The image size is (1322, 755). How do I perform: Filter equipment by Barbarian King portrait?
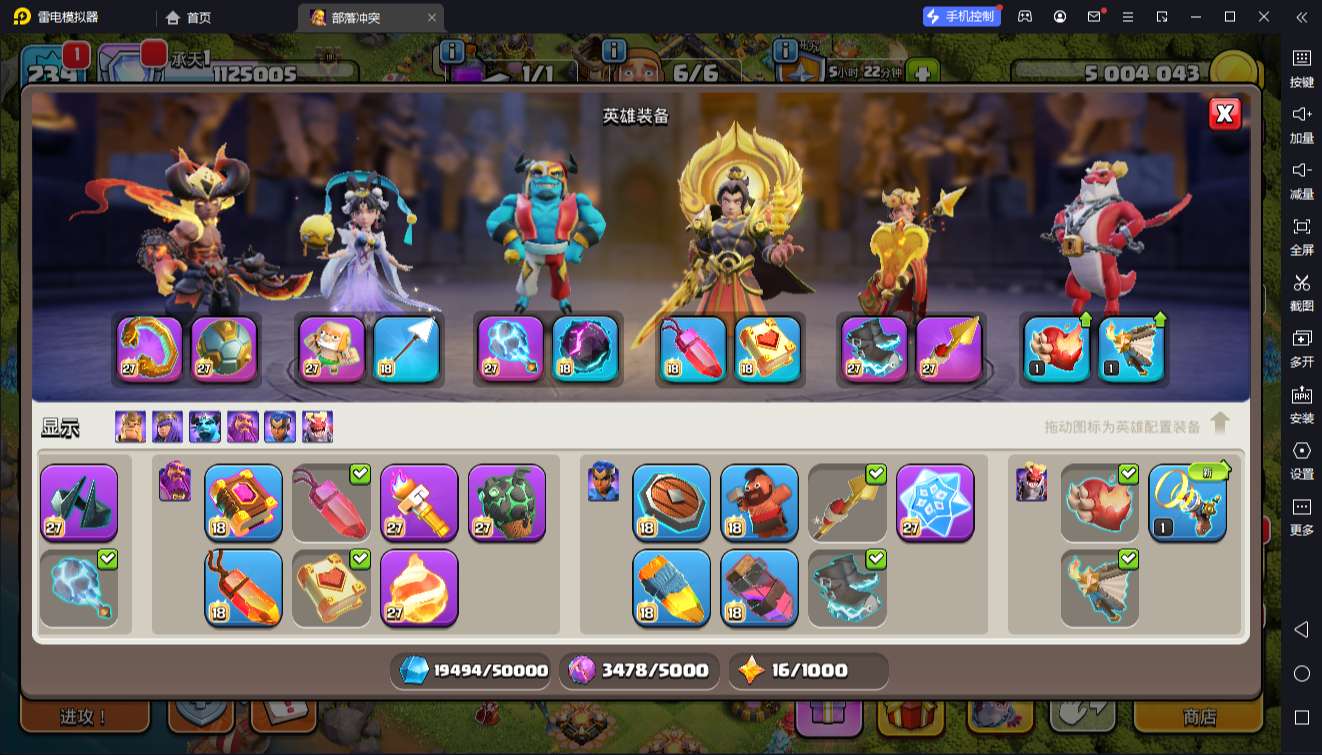click(130, 427)
